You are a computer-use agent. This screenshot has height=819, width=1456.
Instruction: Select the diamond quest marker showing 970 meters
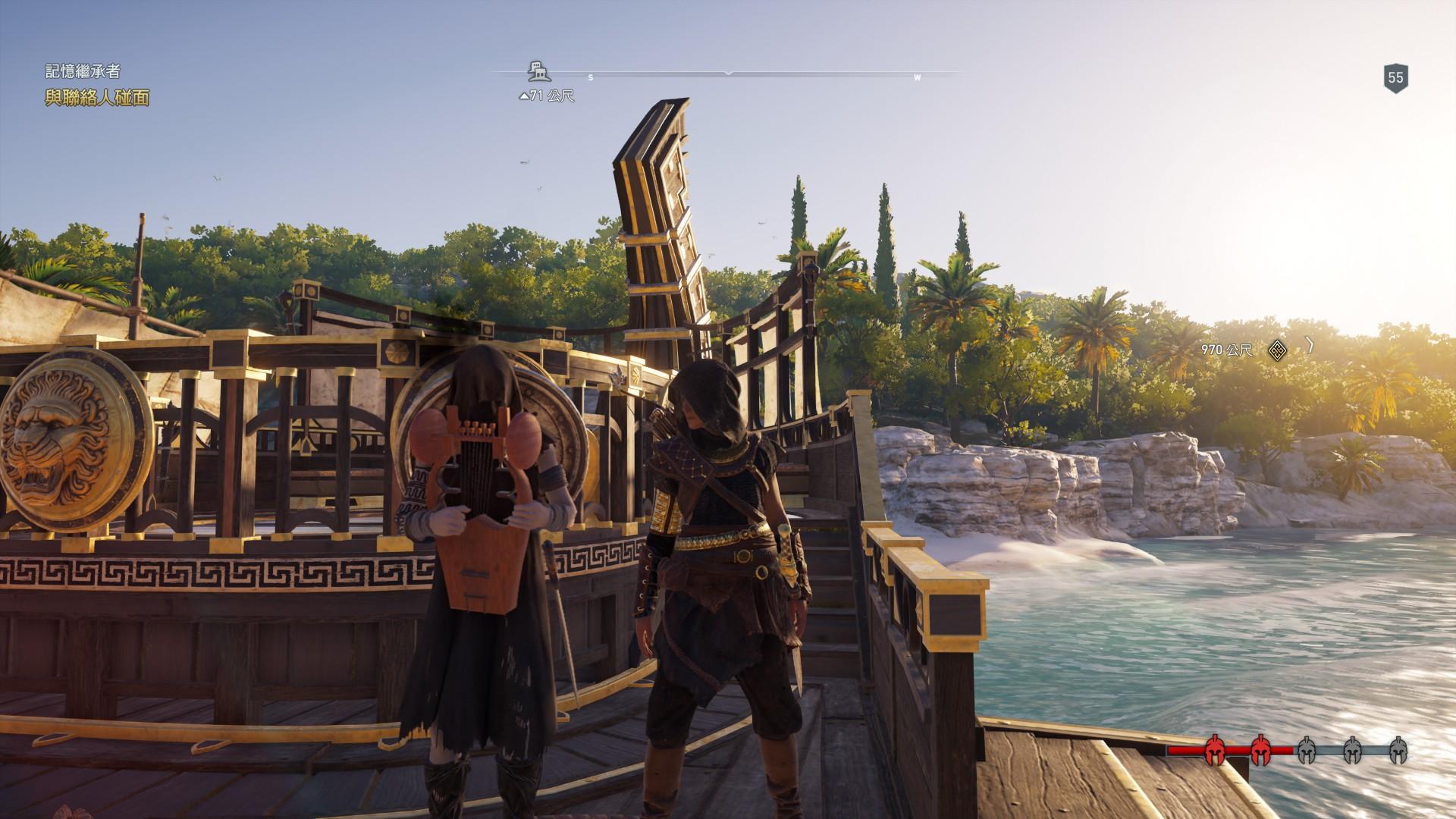pos(1278,350)
